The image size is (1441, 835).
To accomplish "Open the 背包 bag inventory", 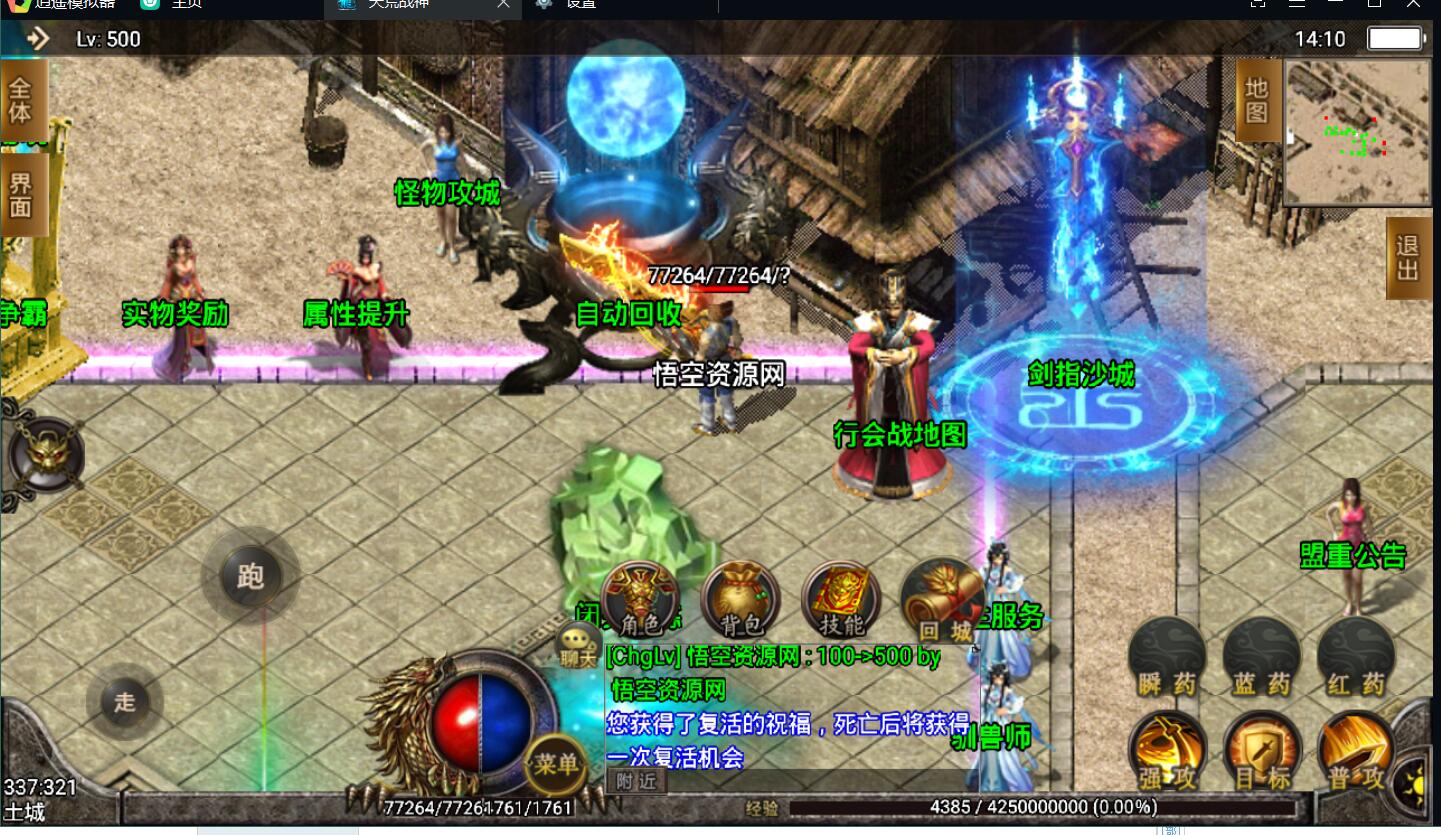I will click(x=741, y=600).
